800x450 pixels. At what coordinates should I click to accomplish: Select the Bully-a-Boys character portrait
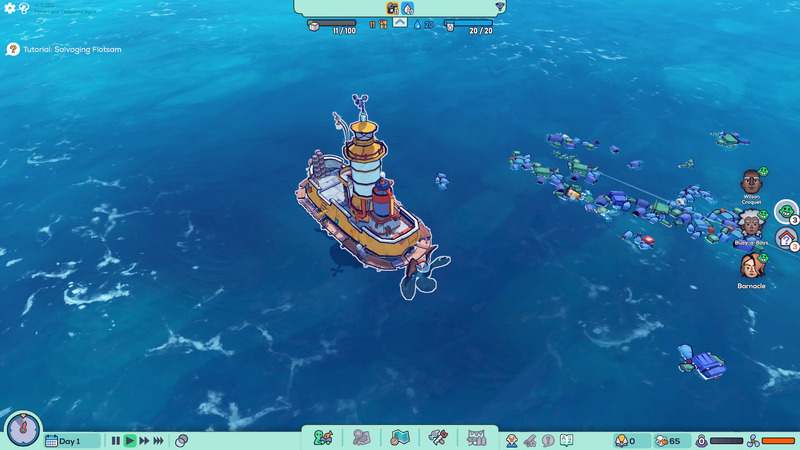tap(751, 223)
